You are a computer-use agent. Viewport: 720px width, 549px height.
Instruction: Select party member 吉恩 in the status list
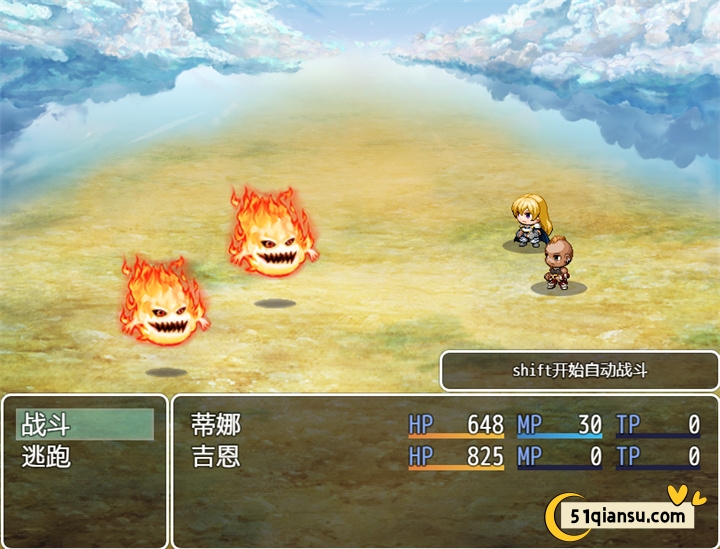216,457
